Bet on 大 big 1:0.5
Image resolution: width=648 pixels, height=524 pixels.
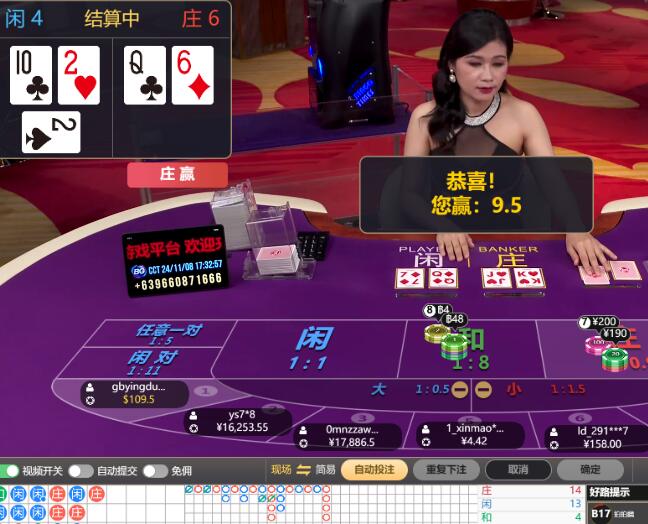(x=400, y=389)
